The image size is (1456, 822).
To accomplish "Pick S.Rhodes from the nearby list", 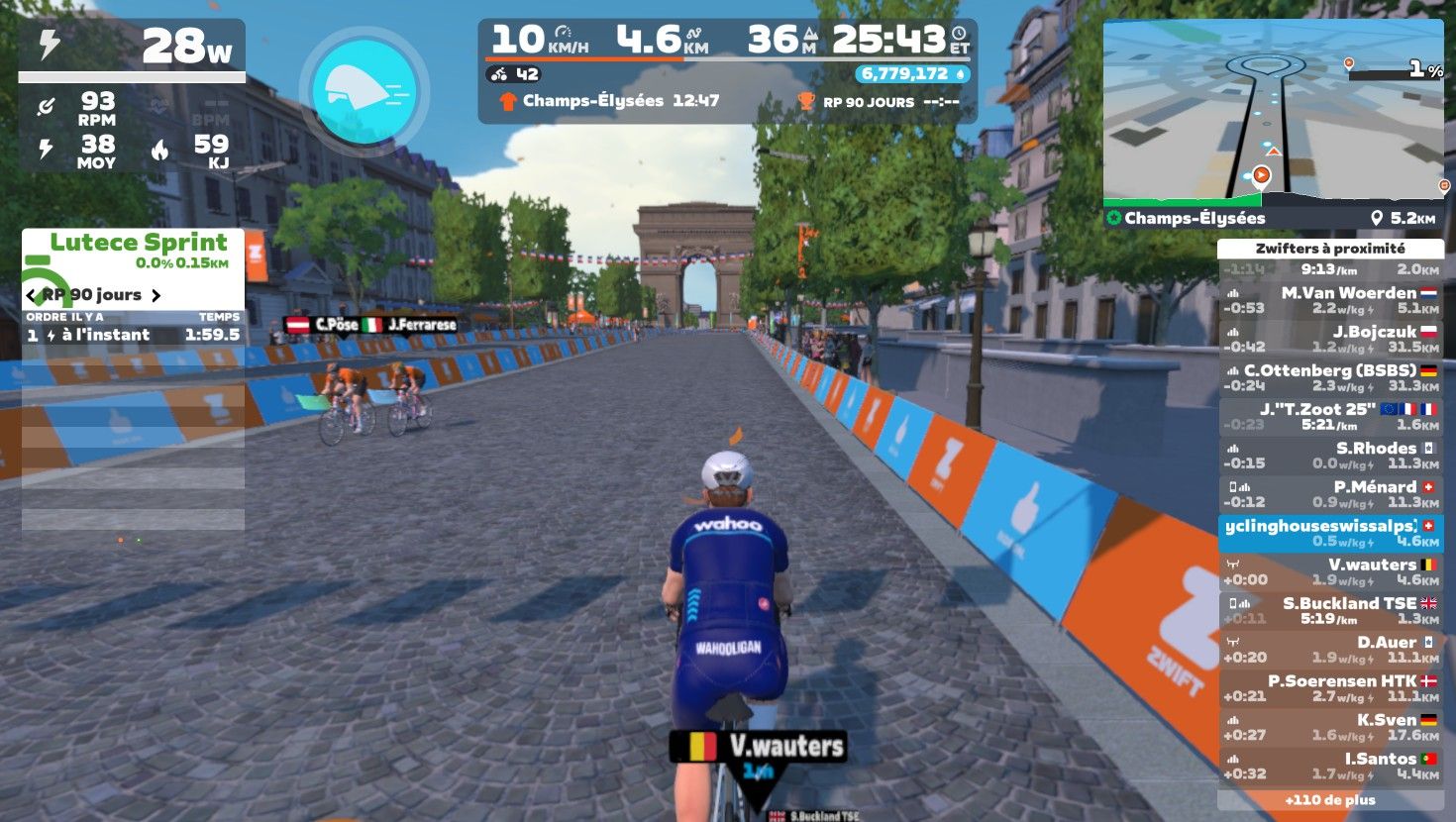I will click(x=1330, y=455).
